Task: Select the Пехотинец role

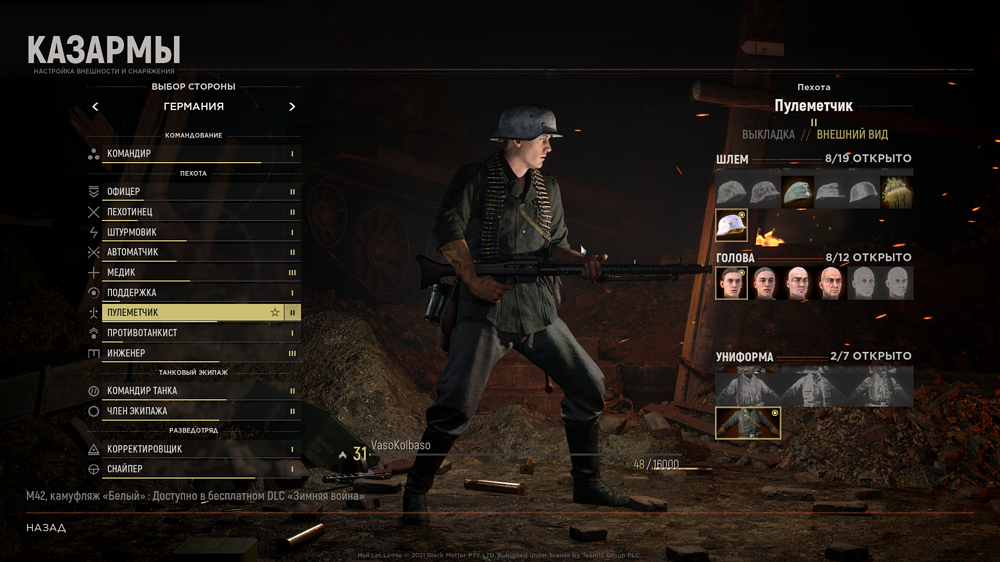Action: click(x=192, y=212)
